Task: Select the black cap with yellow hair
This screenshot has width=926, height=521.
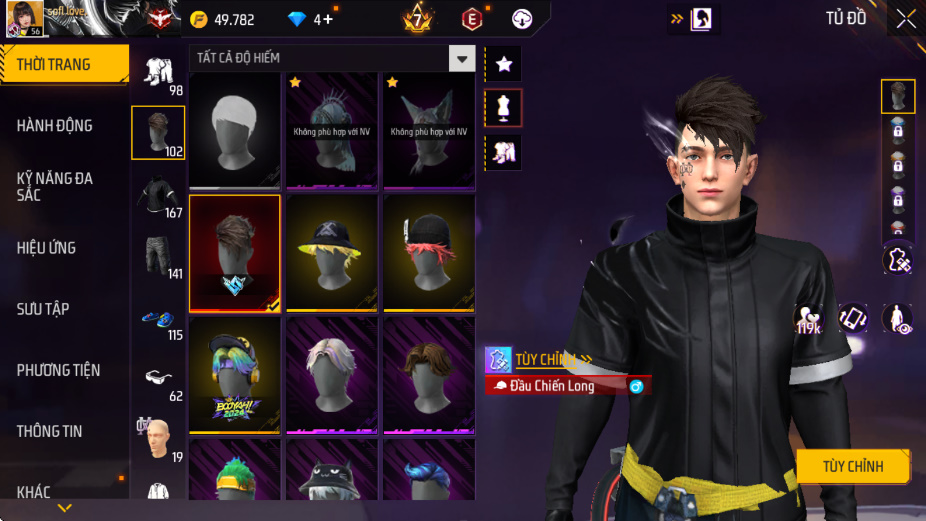Action: pyautogui.click(x=332, y=251)
